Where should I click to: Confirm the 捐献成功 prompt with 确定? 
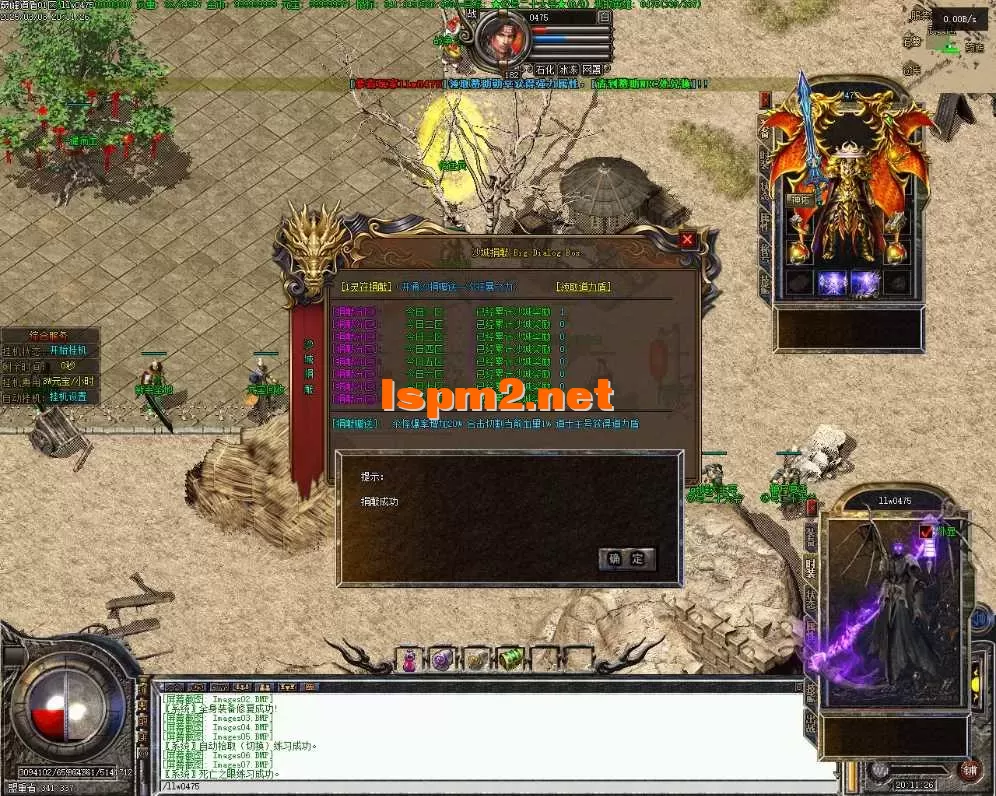627,558
